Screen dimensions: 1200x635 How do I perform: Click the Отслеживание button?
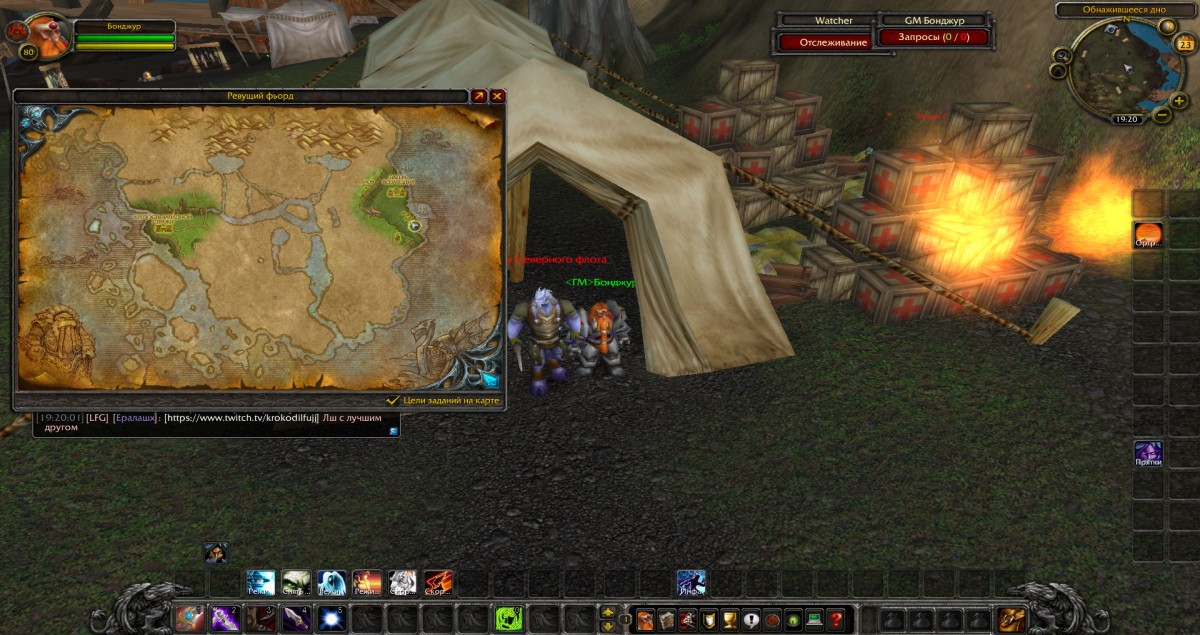[x=825, y=42]
